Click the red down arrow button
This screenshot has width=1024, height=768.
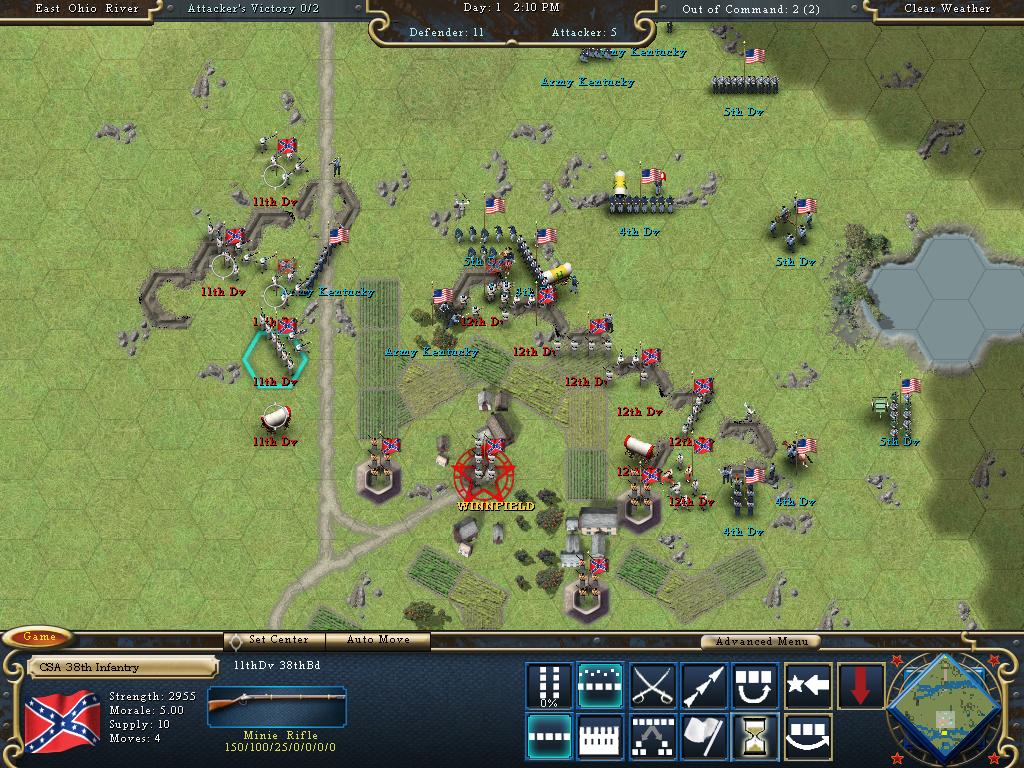click(x=860, y=685)
